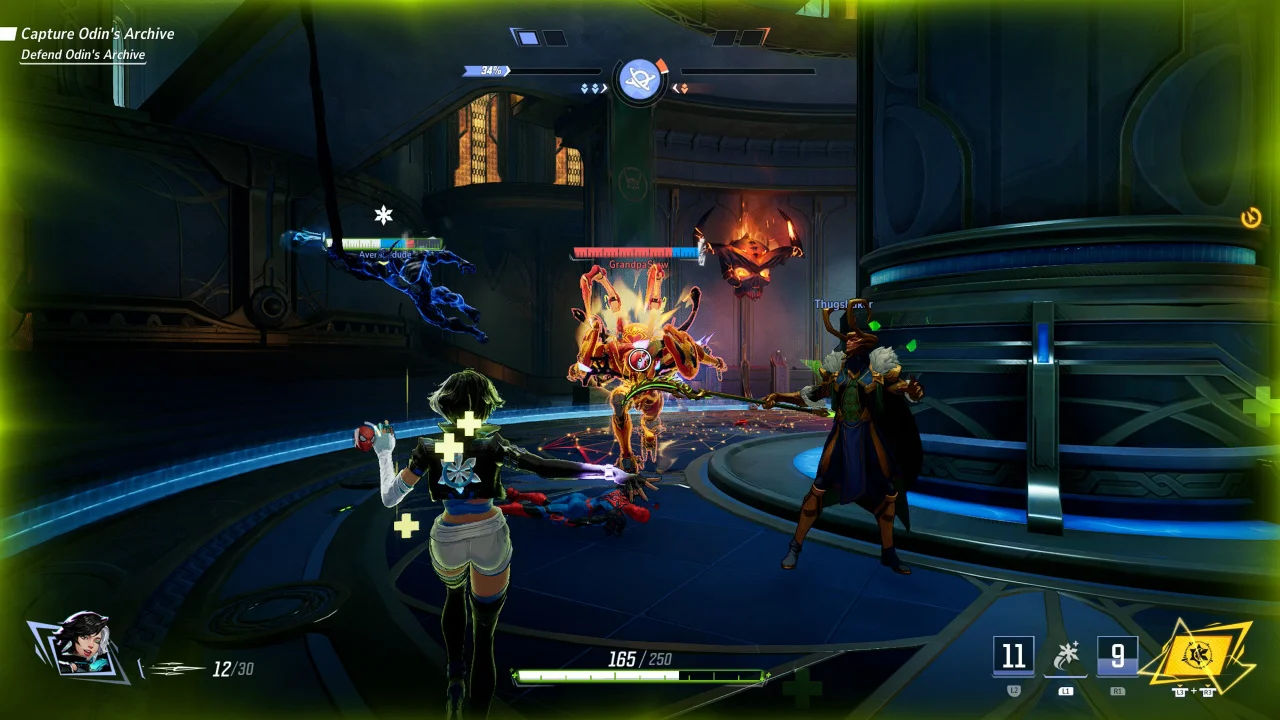
Task: Click the Defend Odin's Archive objective text
Action: tap(83, 55)
